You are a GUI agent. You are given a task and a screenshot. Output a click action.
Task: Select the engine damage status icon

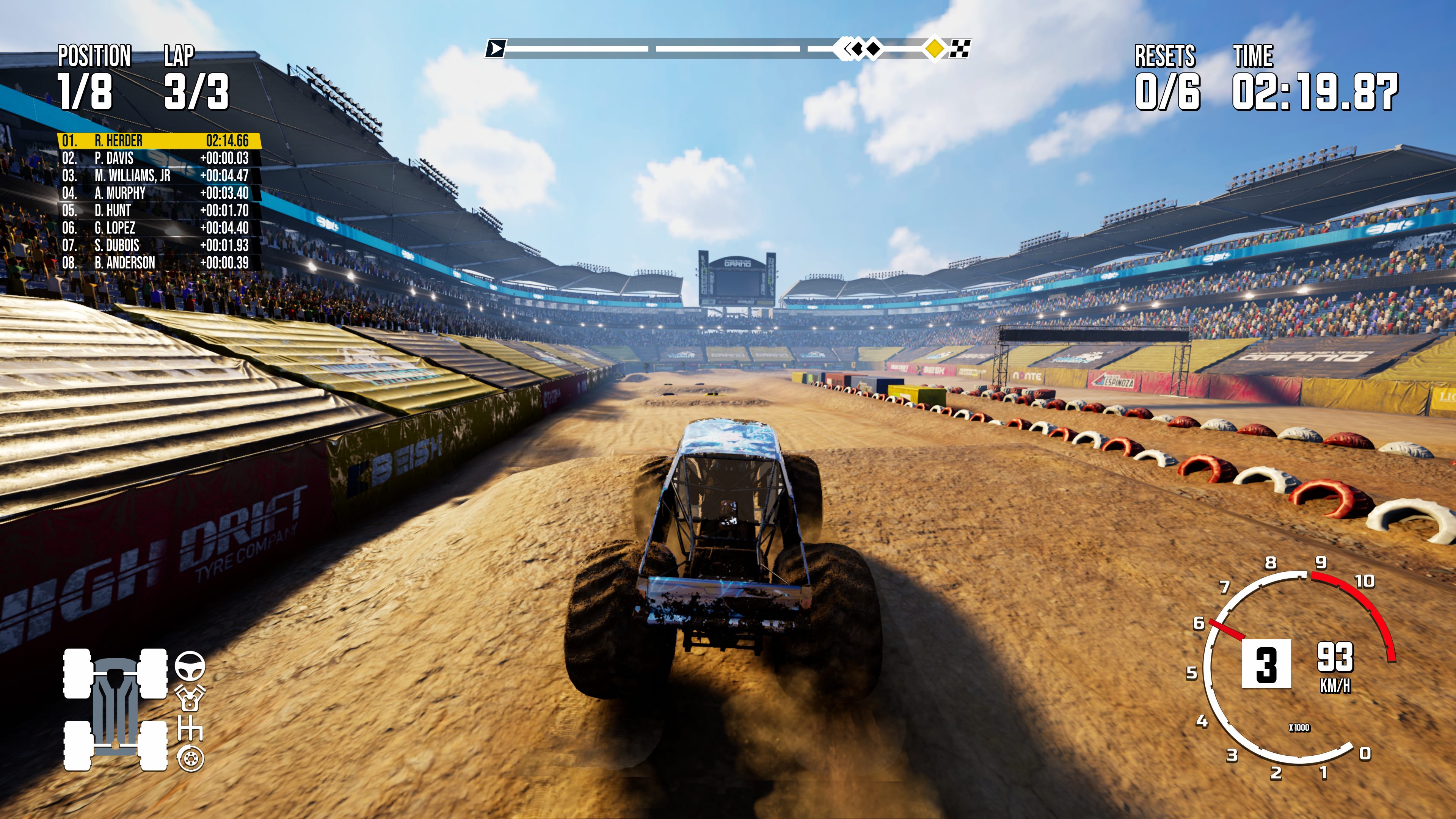(x=190, y=698)
